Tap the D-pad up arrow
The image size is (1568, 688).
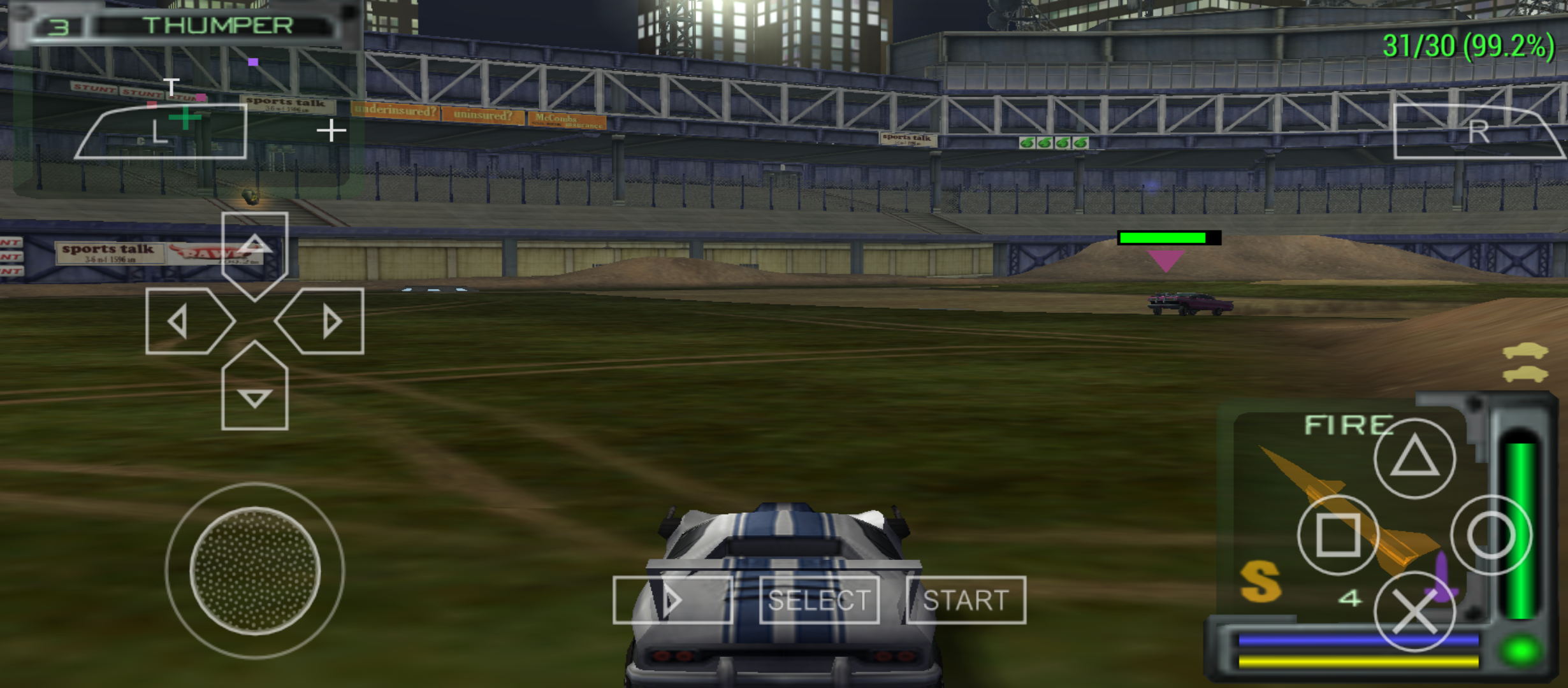(255, 252)
